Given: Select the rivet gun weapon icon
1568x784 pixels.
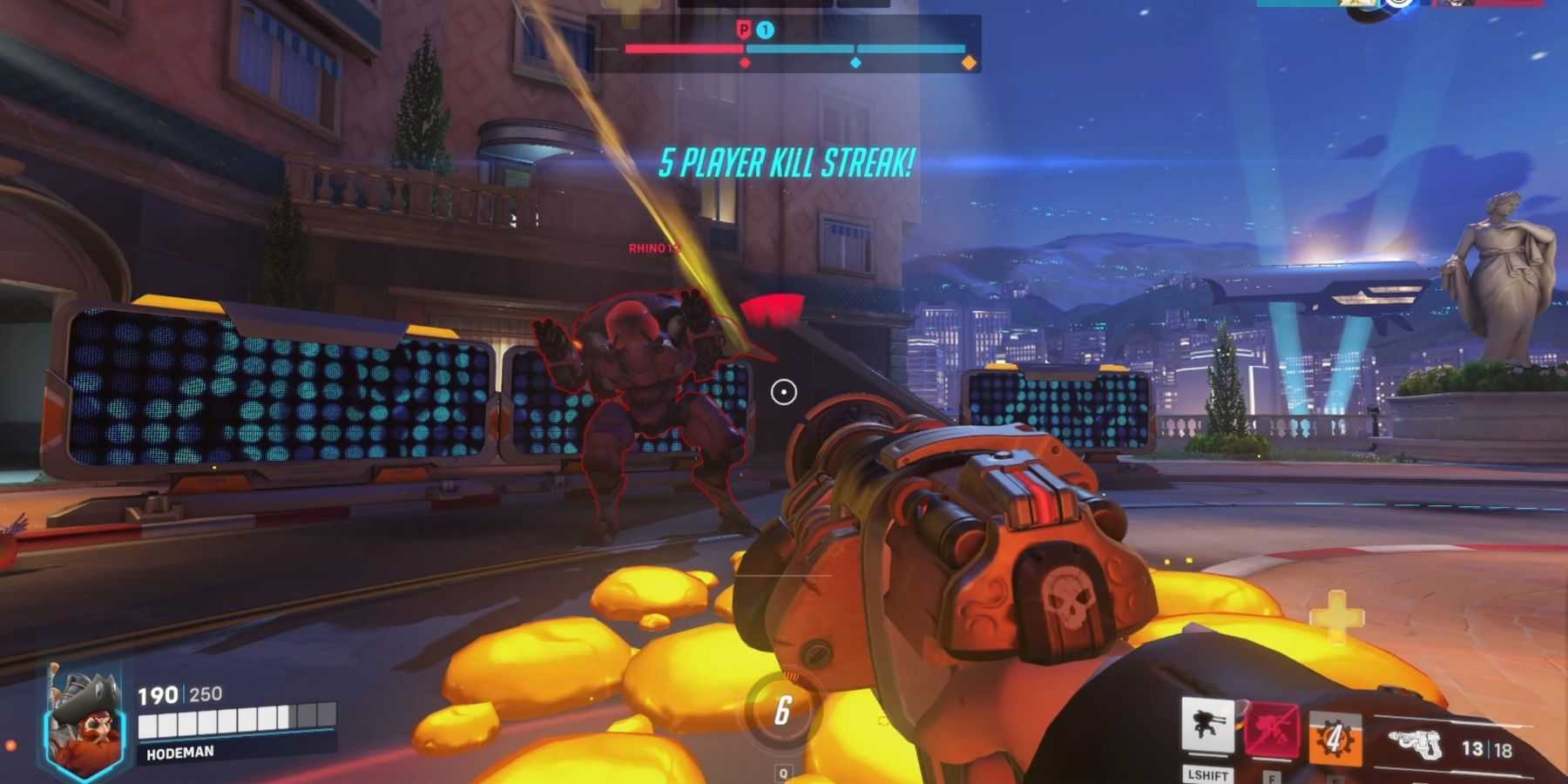Looking at the screenshot, I should (1416, 745).
